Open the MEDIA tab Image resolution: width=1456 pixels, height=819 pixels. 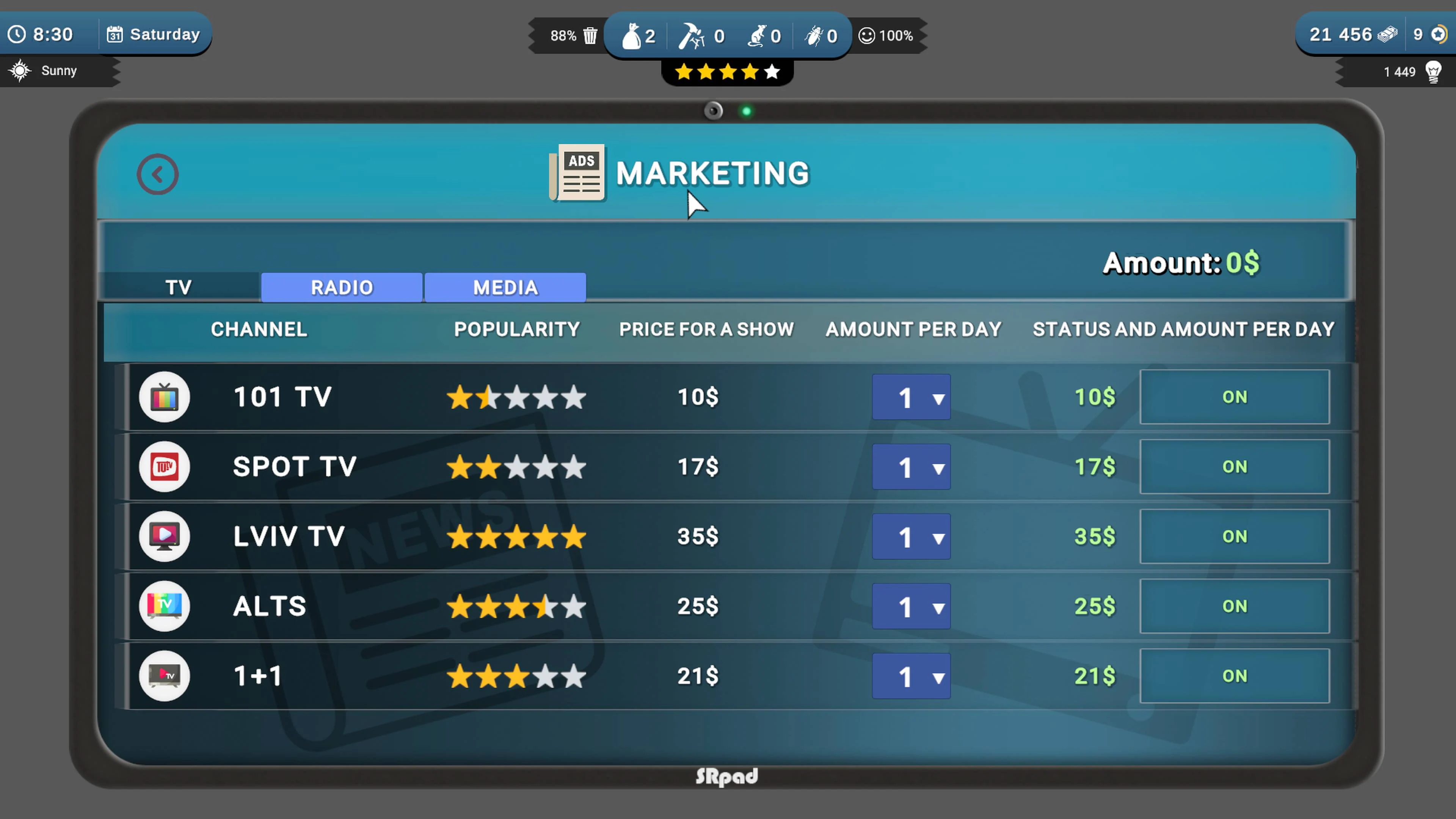(x=505, y=287)
